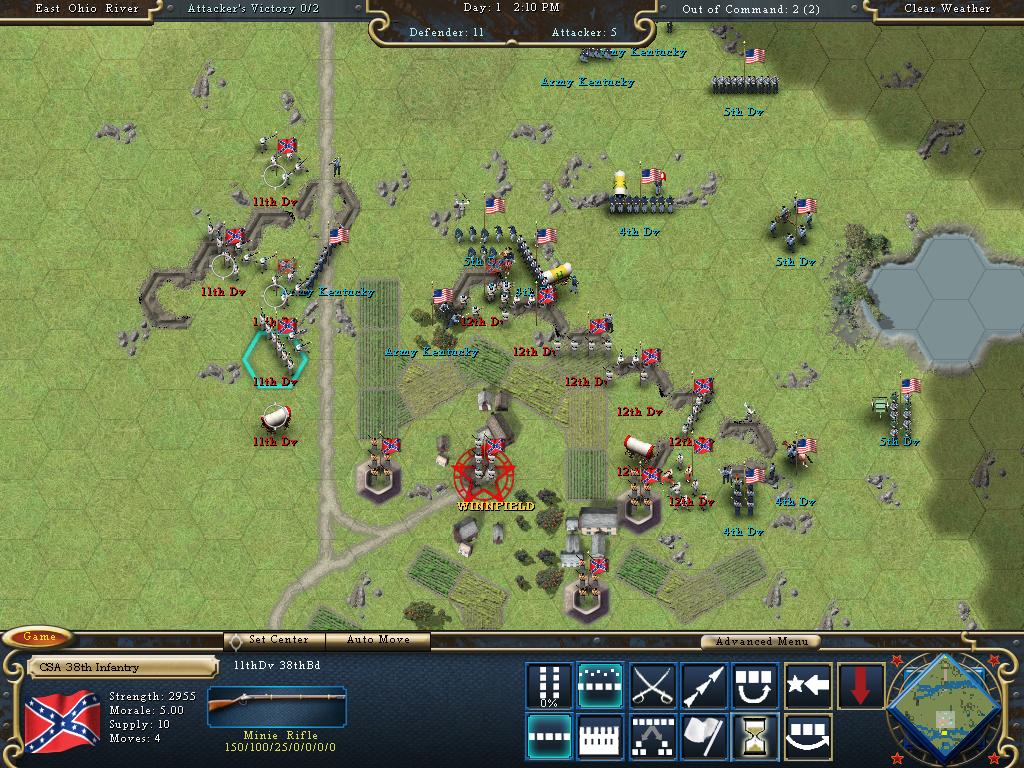Image resolution: width=1024 pixels, height=768 pixels.
Task: Select the split formation with up arrow icon
Action: (x=653, y=737)
